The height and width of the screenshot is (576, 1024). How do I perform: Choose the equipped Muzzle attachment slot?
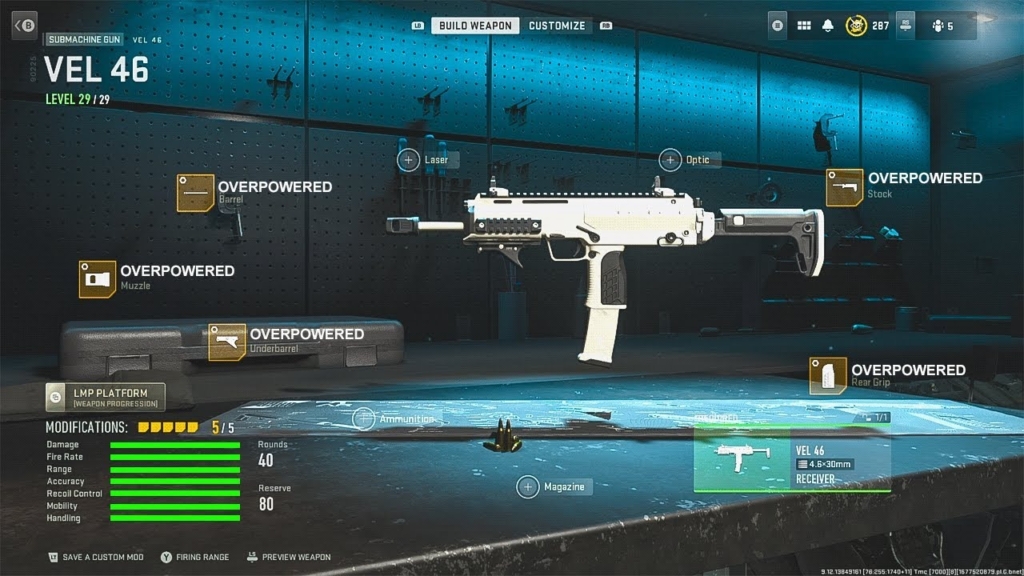tap(98, 279)
